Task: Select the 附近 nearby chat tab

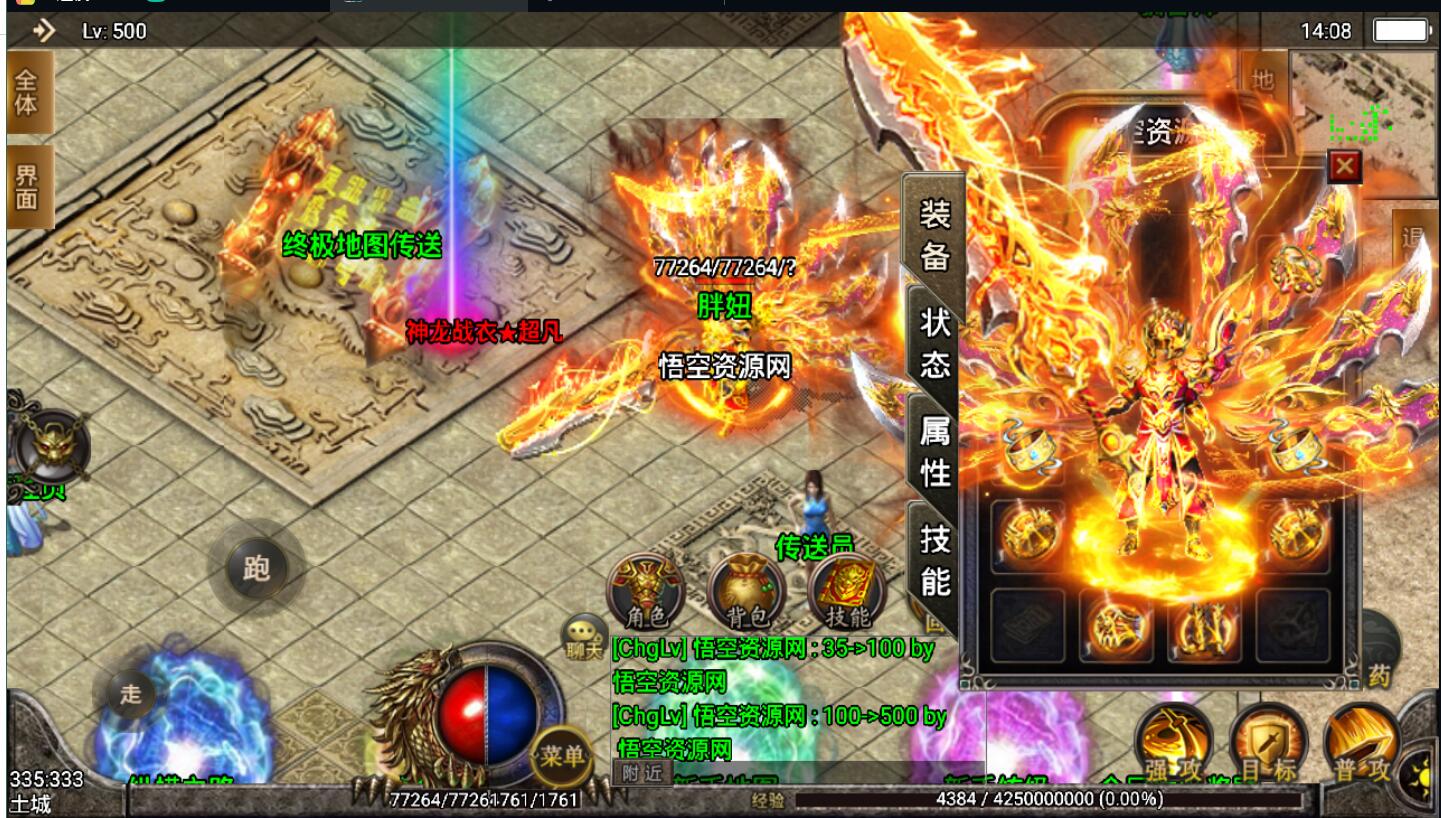Action: tap(641, 772)
